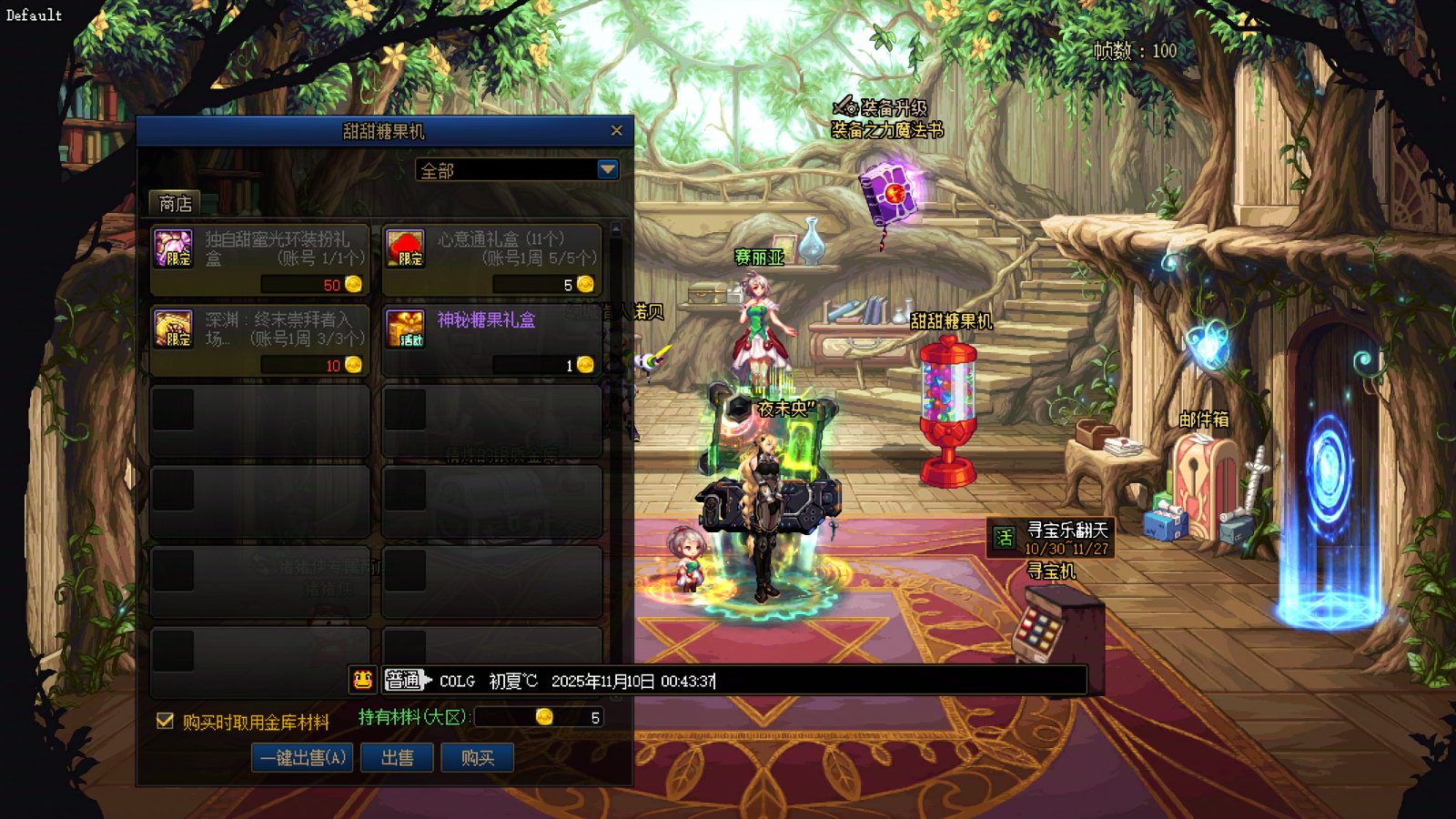Switch to the 商店 tab
The height and width of the screenshot is (819, 1456).
click(x=175, y=203)
